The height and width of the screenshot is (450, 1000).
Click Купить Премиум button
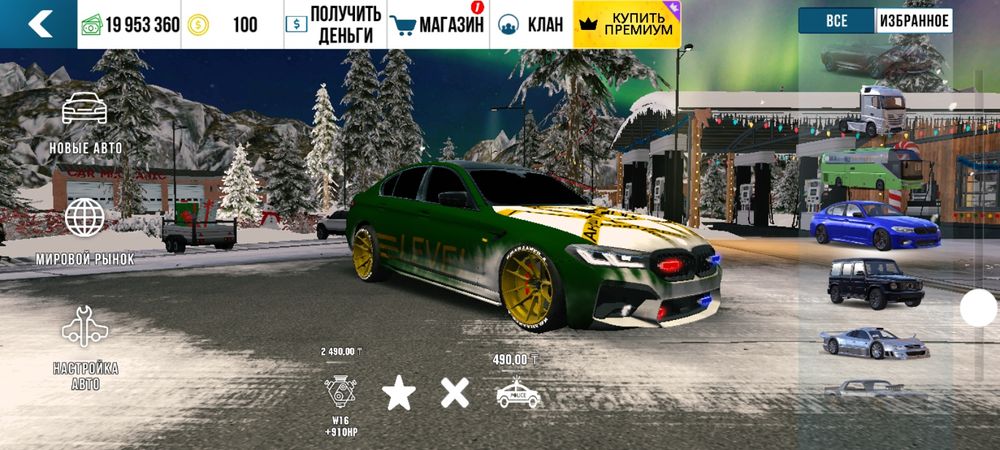(x=626, y=24)
